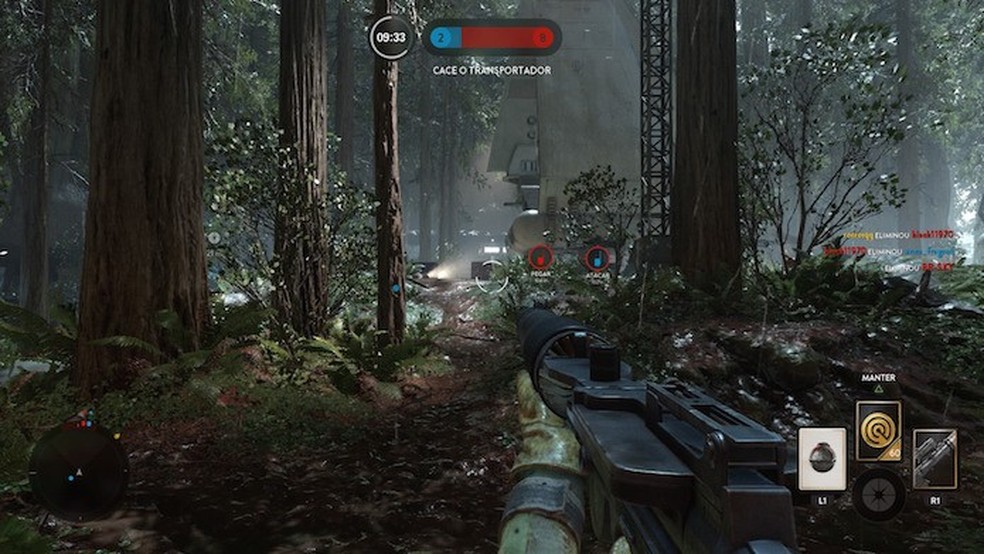984x554 pixels.
Task: Click the Cace o Transportador objective text
Action: click(x=491, y=70)
